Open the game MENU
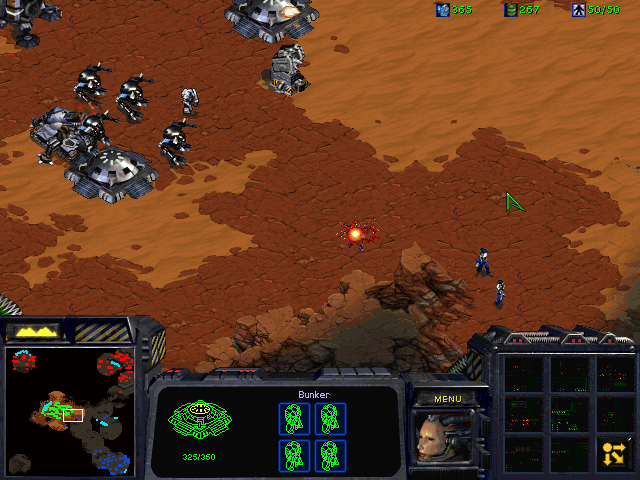The width and height of the screenshot is (640, 480). (447, 398)
